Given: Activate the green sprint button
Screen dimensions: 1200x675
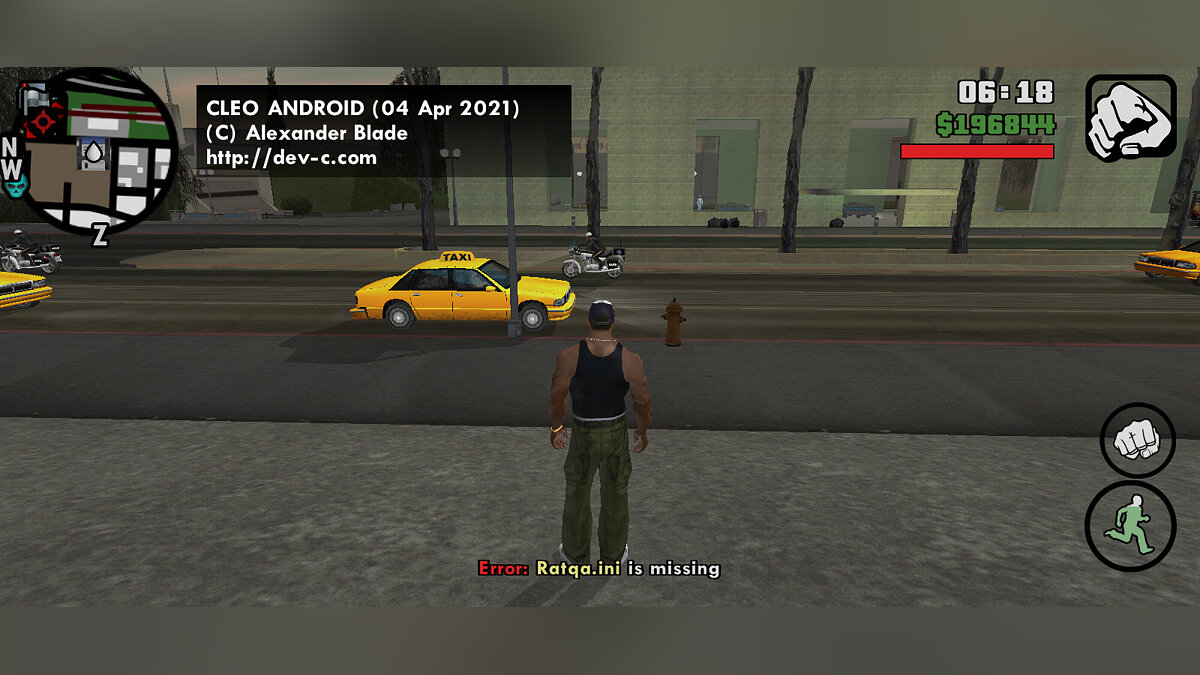Looking at the screenshot, I should click(x=1130, y=527).
